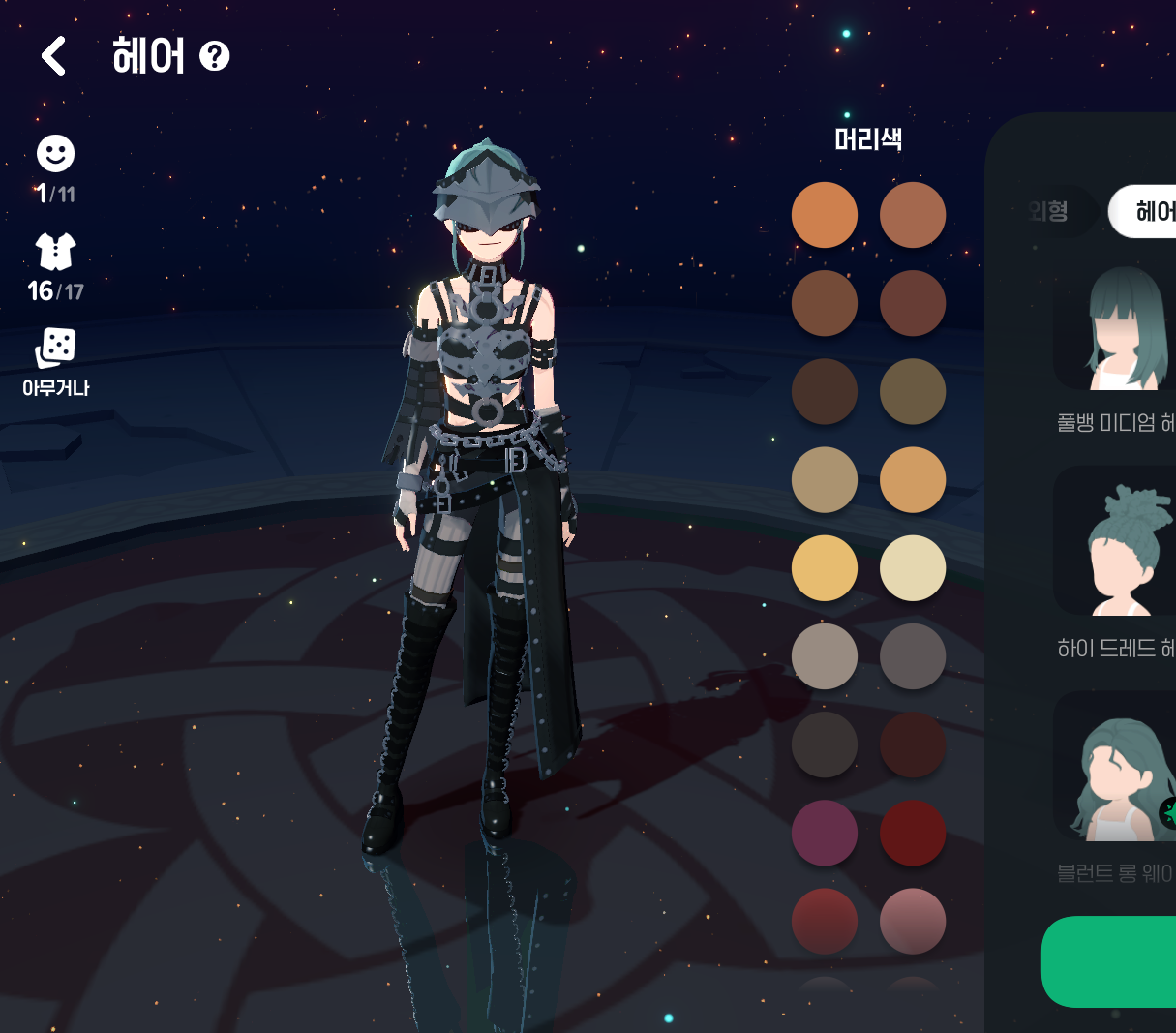Select the bright yellow blonde hair color

(825, 568)
